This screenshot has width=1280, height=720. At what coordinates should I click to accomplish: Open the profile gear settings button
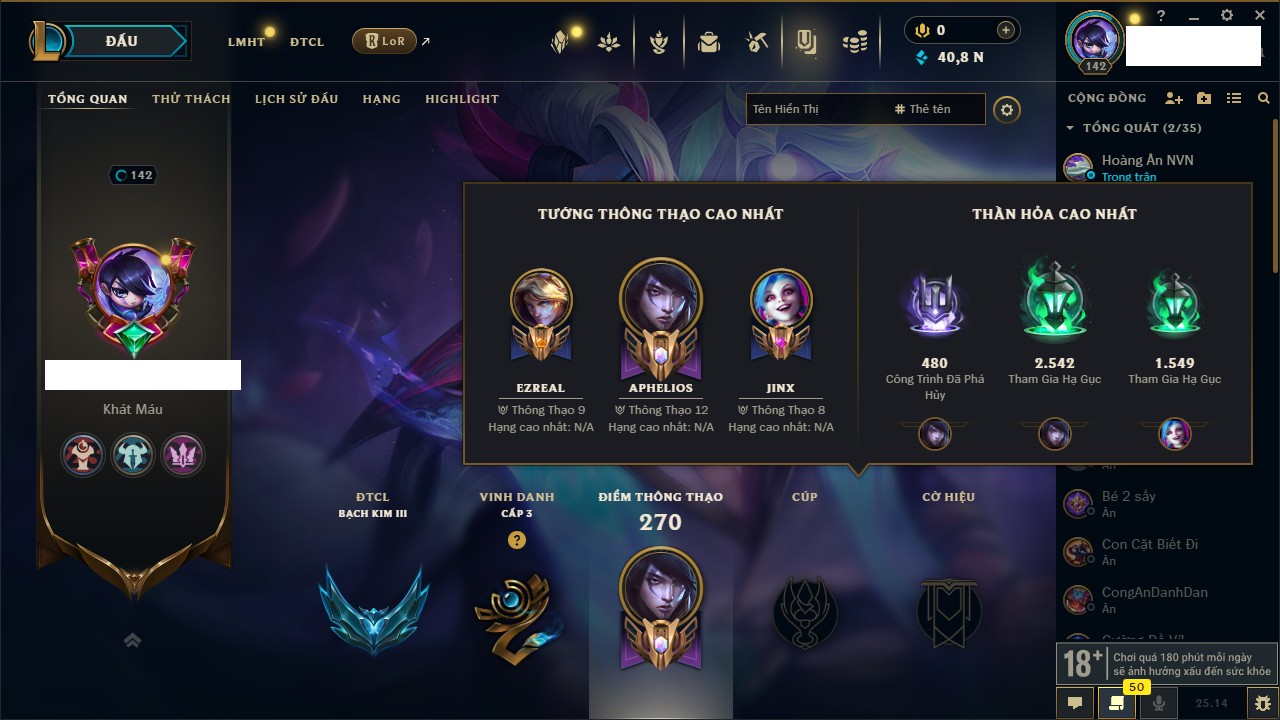tap(1007, 110)
